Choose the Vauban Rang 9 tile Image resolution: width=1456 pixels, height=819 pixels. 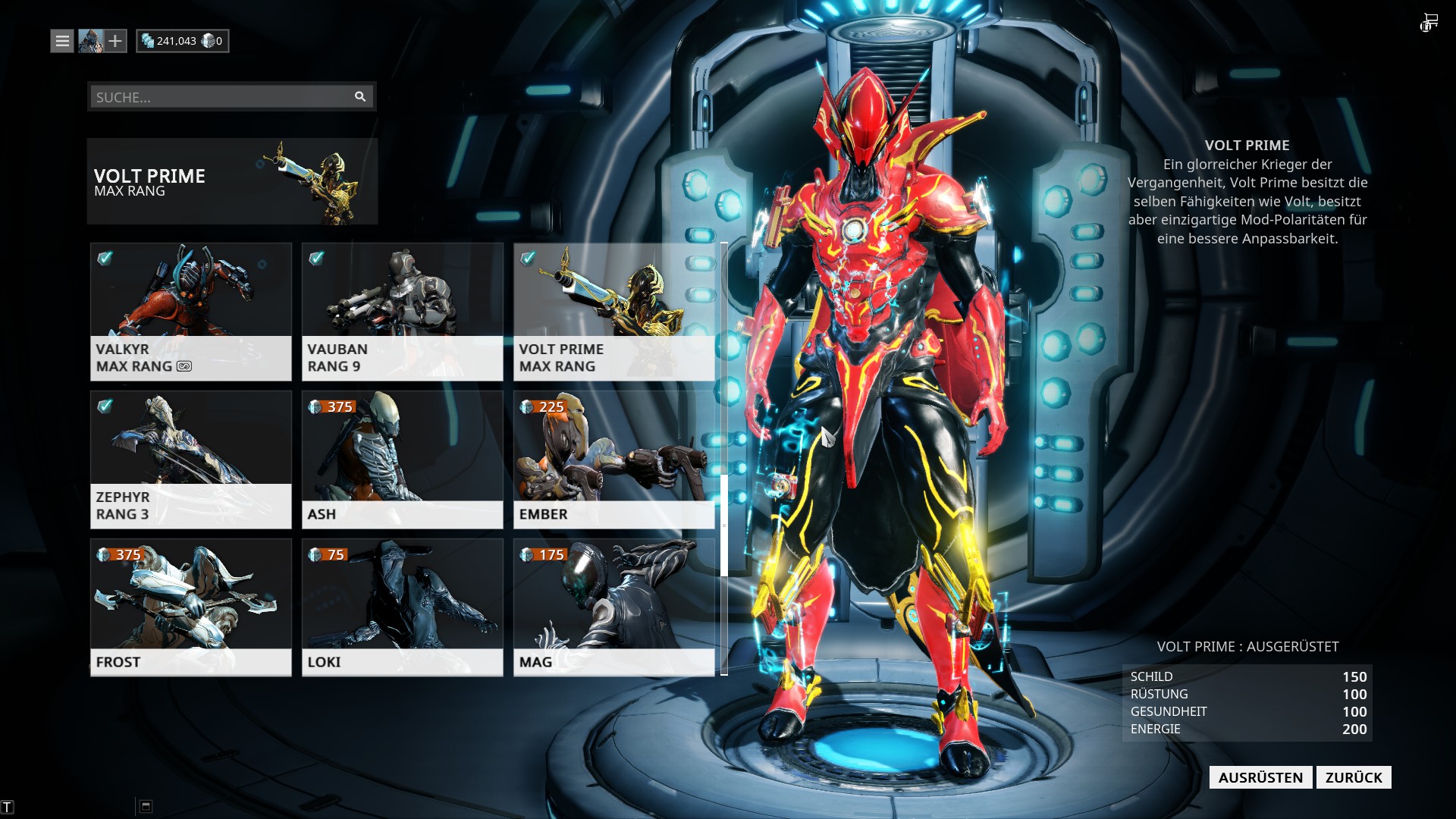pyautogui.click(x=402, y=311)
